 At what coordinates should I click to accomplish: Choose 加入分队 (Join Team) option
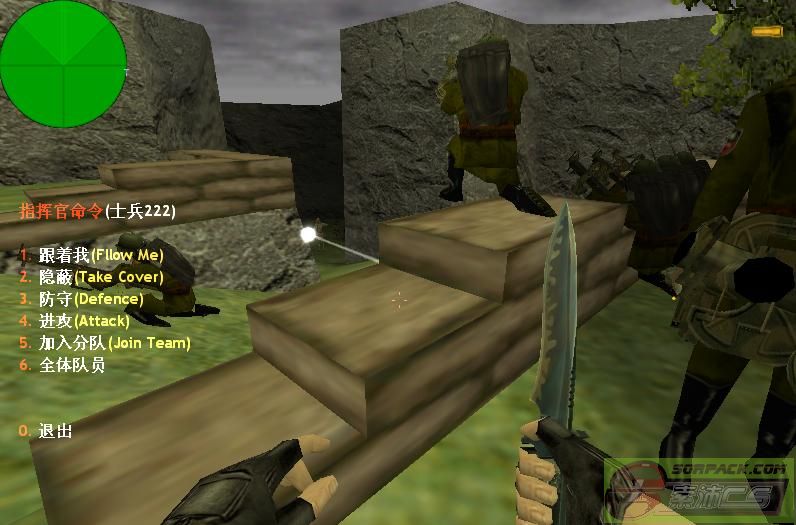(113, 343)
